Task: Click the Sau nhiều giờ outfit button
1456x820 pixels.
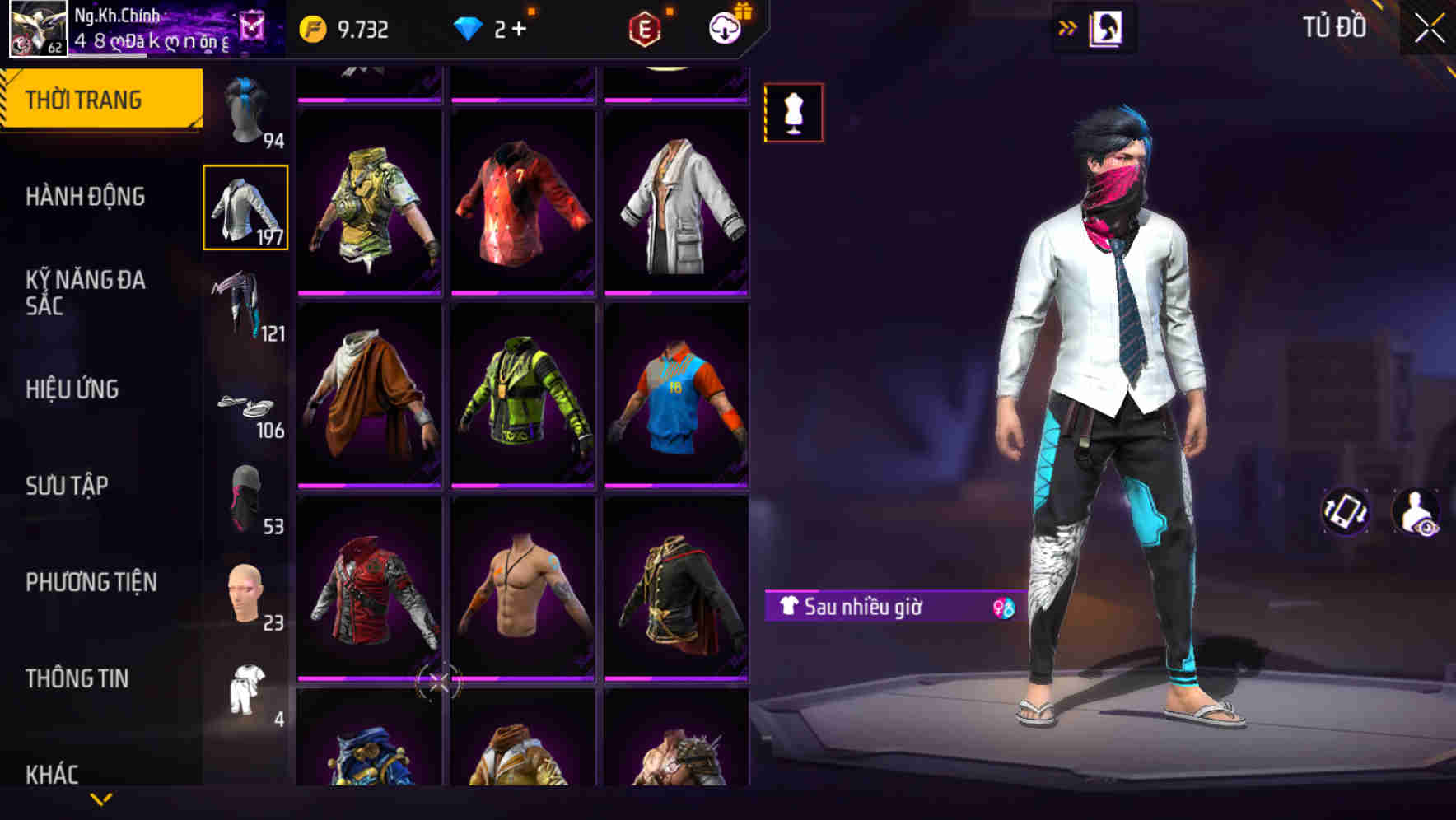Action: 873,605
